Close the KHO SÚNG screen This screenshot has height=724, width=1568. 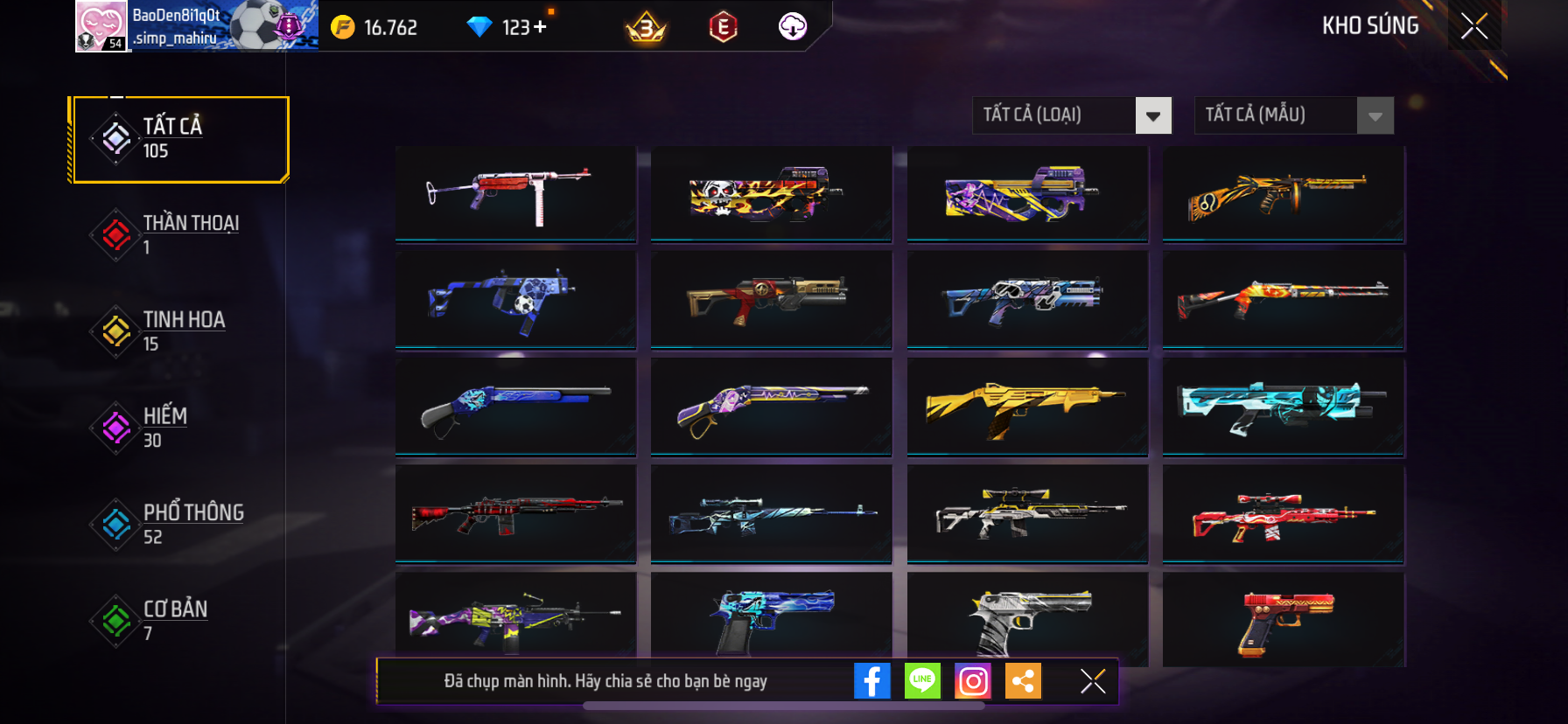point(1474,26)
